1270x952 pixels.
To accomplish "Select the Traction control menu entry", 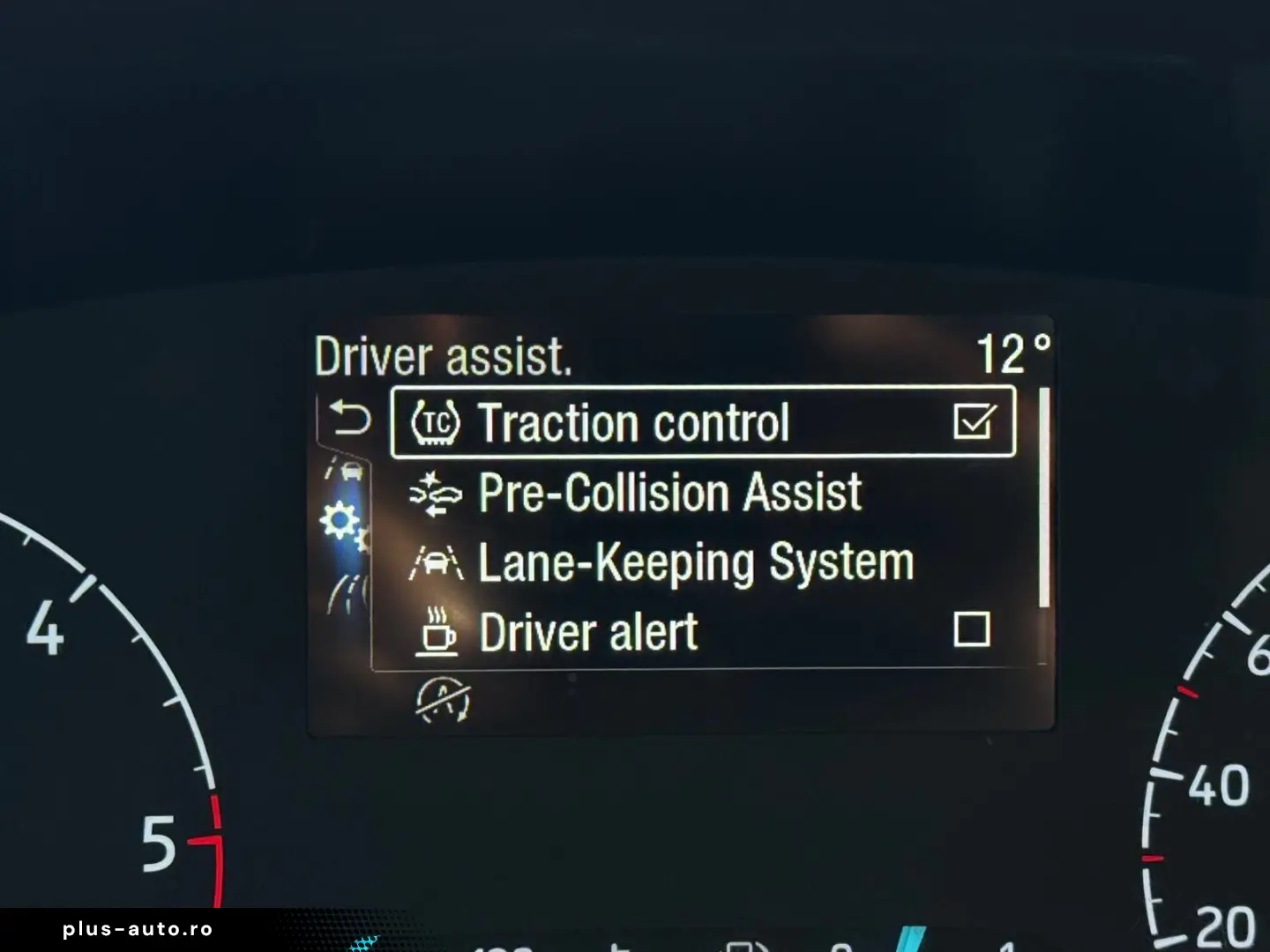I will click(x=631, y=423).
